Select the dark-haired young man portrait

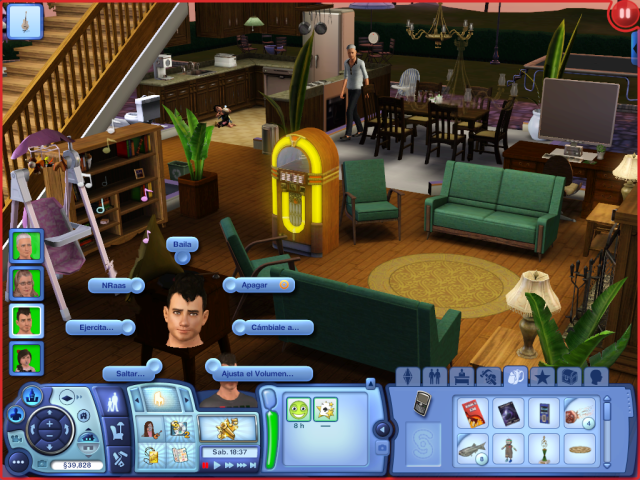coord(26,321)
